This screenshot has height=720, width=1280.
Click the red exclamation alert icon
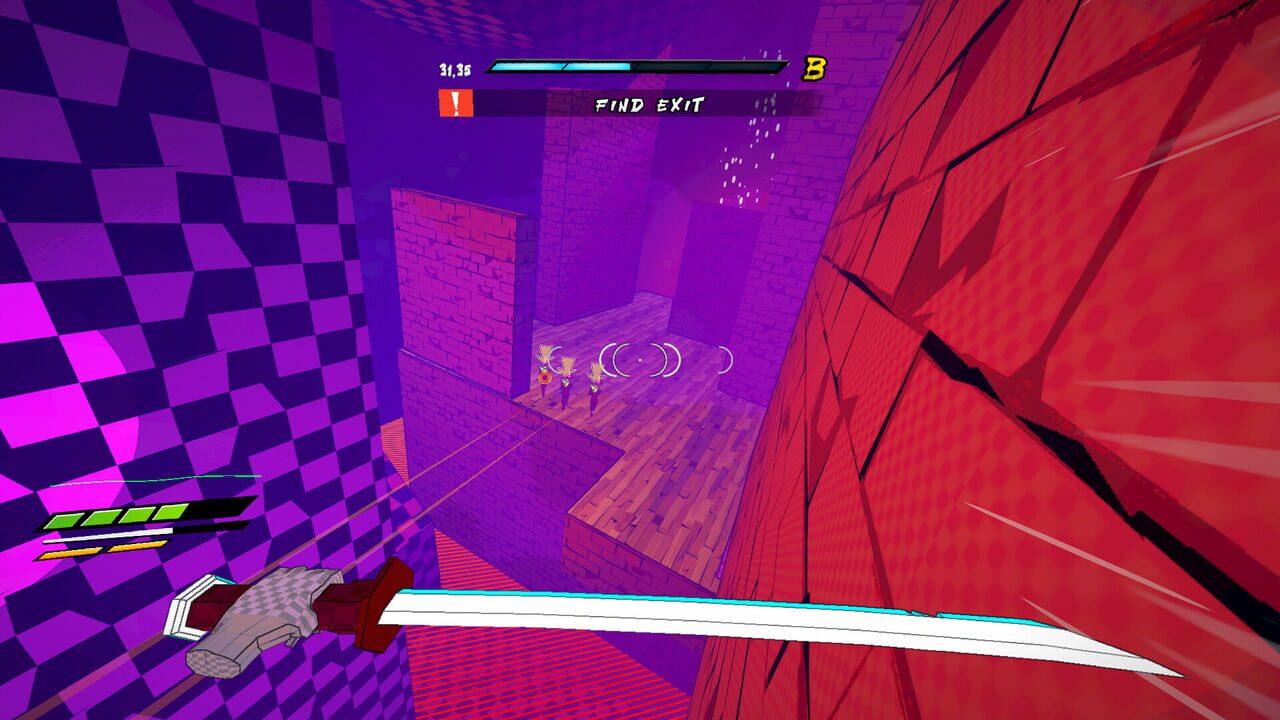[455, 102]
